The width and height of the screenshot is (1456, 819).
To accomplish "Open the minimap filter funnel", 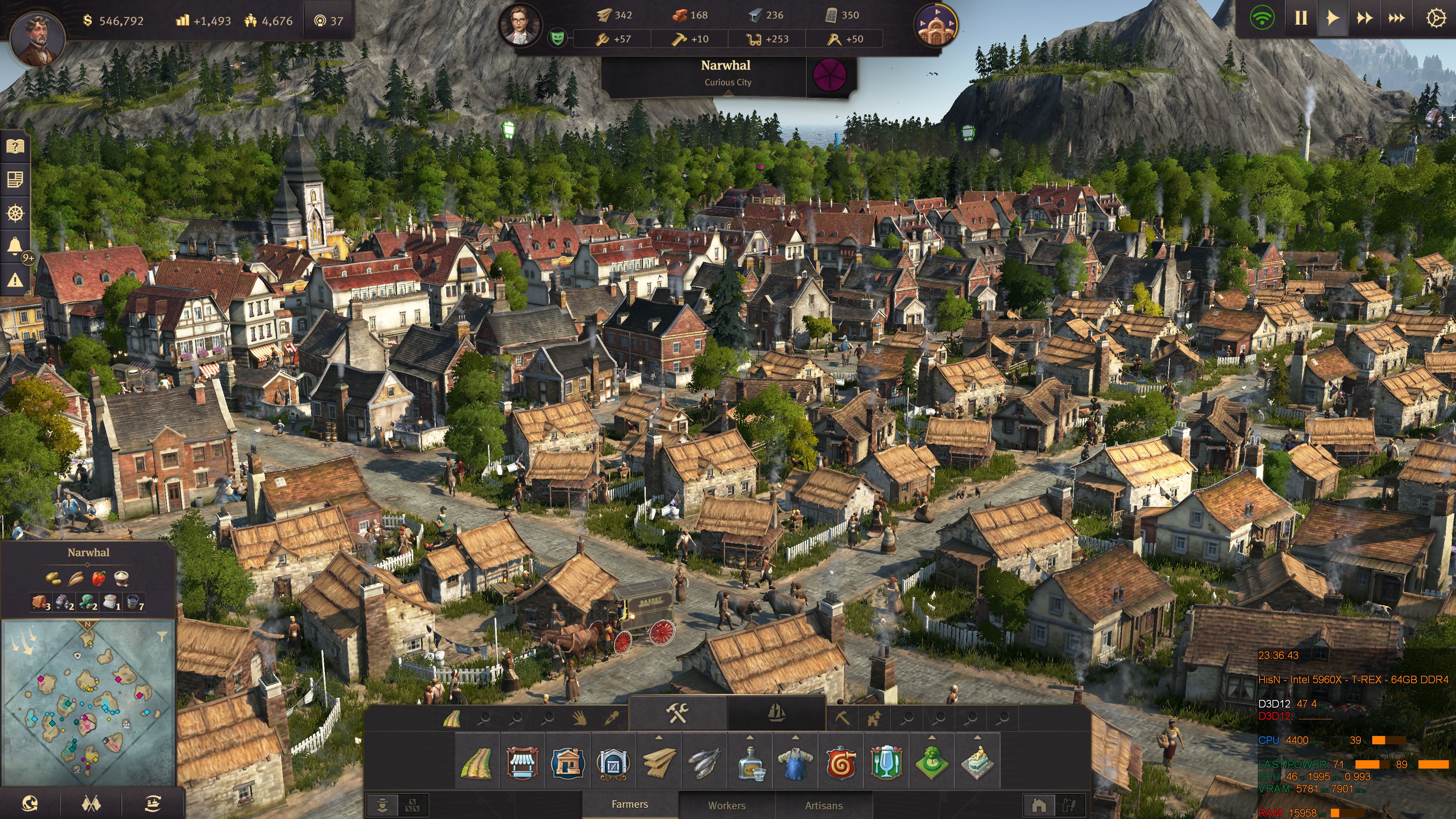I will (x=162, y=637).
